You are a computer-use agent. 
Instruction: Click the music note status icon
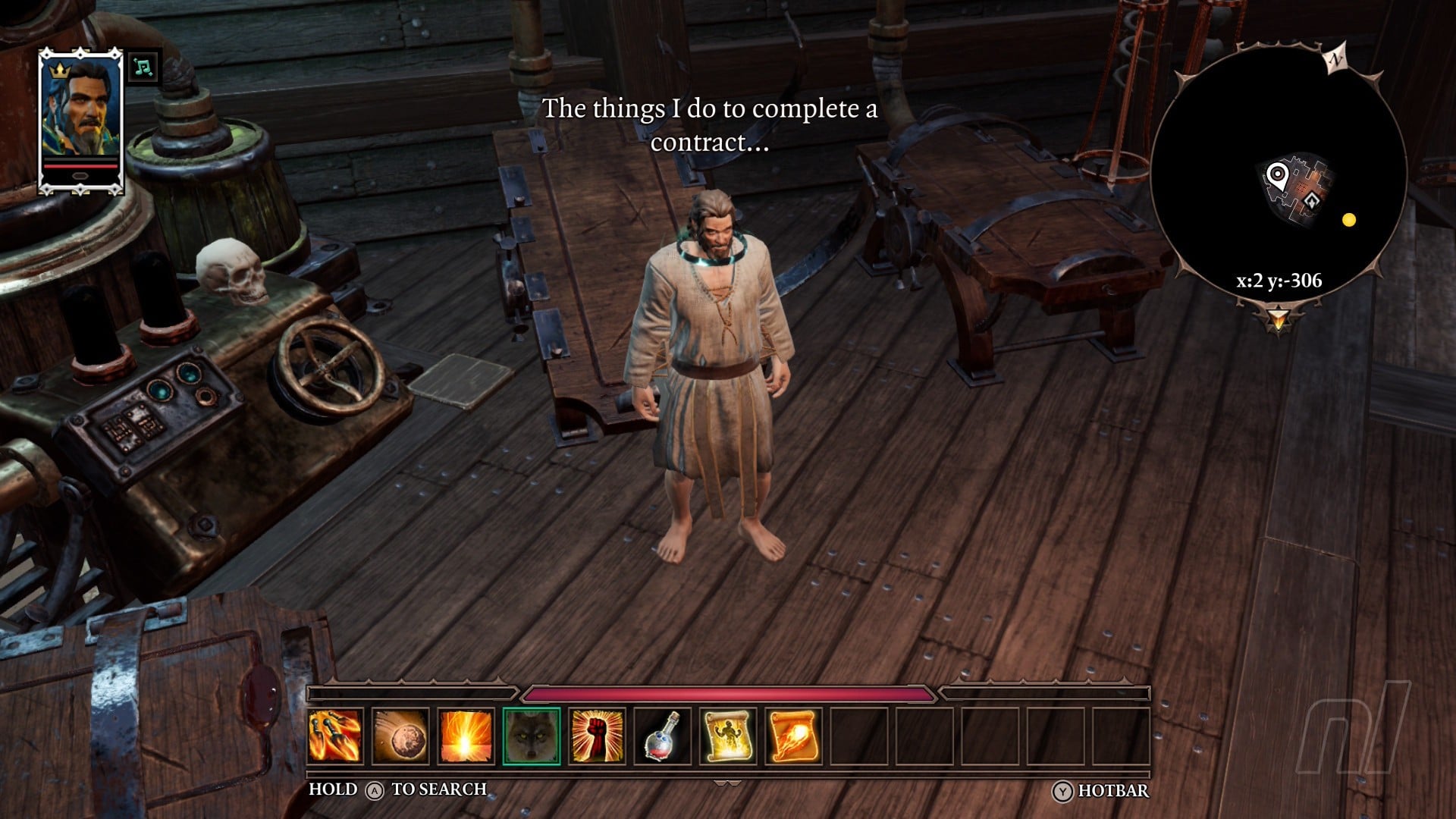point(142,67)
